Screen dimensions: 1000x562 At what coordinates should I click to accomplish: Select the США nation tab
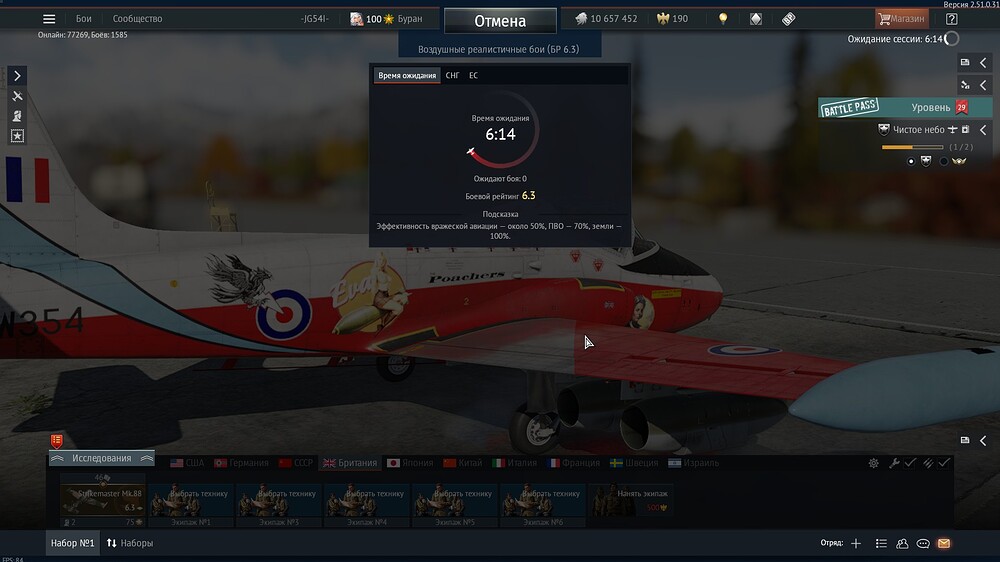187,463
